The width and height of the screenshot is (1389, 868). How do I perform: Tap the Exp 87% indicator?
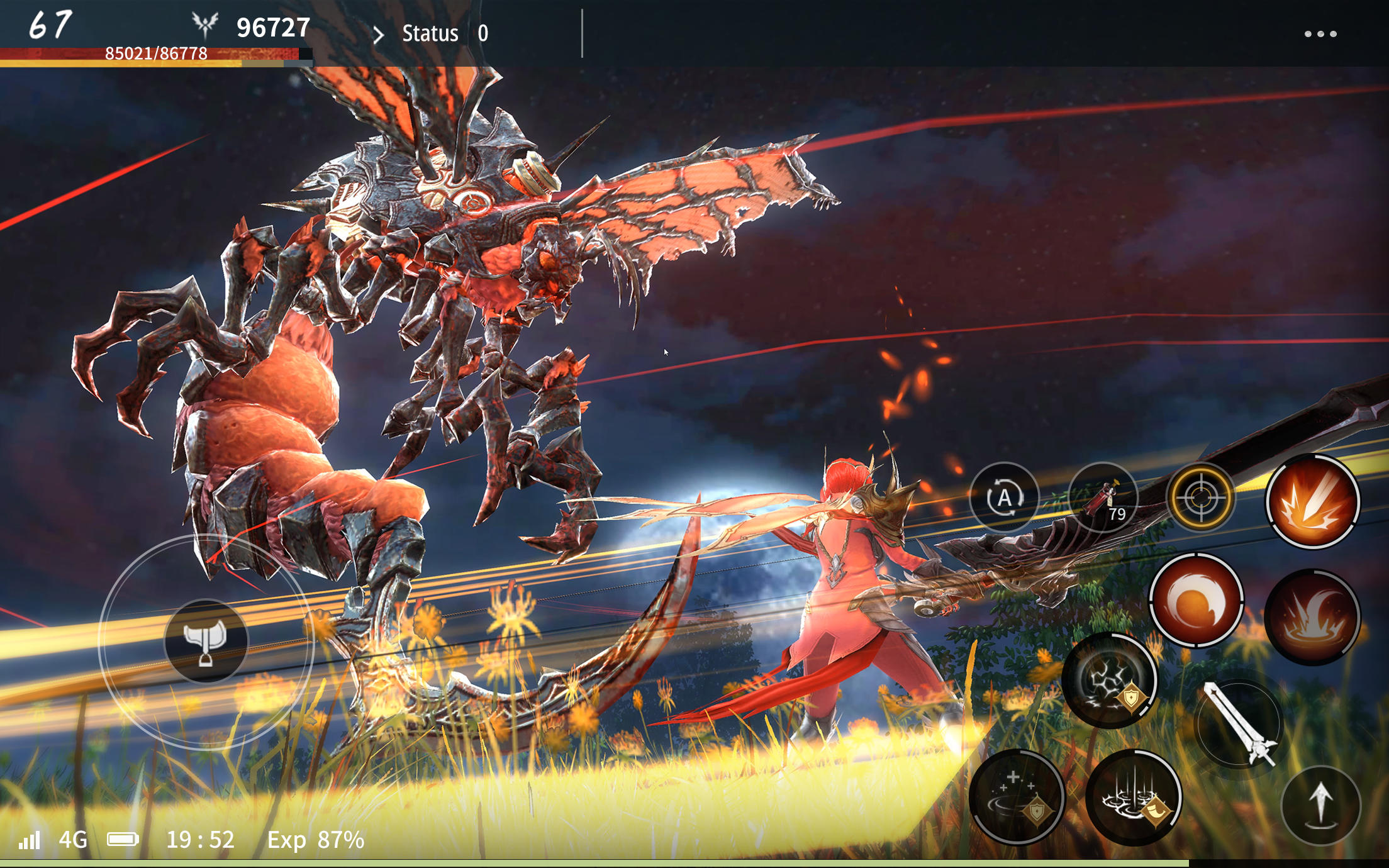(318, 840)
